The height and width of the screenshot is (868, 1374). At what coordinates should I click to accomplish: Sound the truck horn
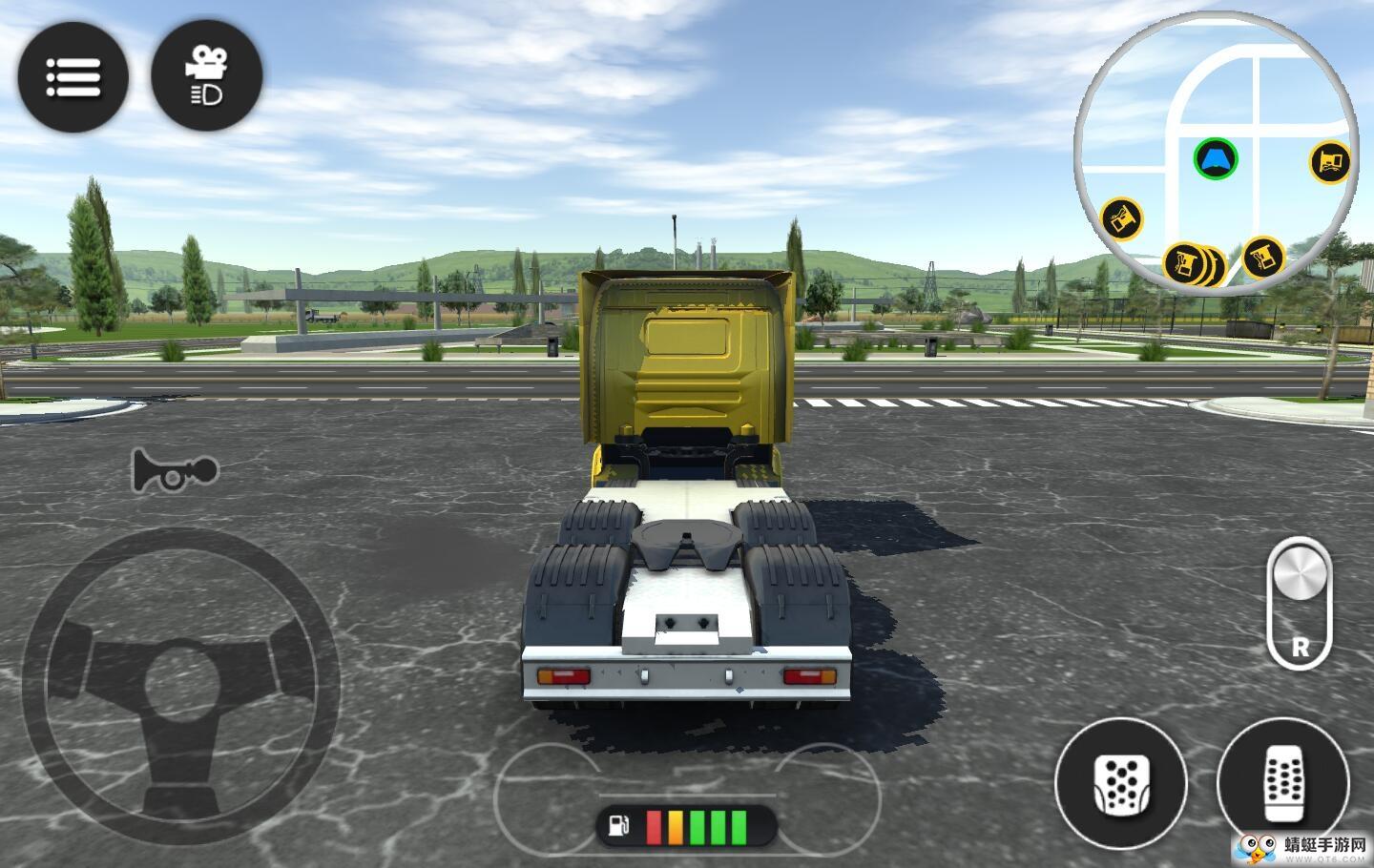point(176,470)
